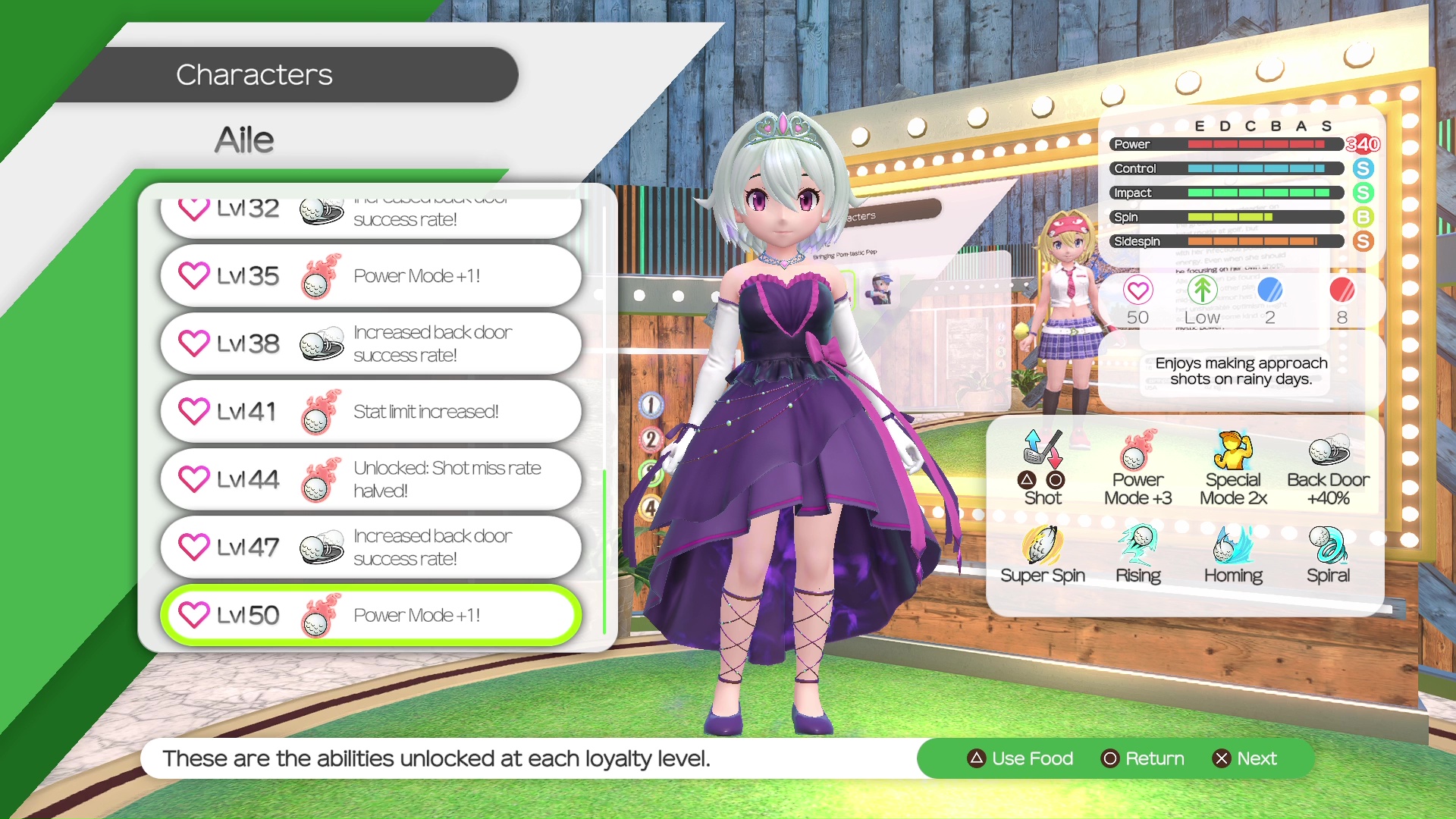Select the Lvl 35 Power Mode +1 row
Screen dimensions: 1456x819
(371, 276)
